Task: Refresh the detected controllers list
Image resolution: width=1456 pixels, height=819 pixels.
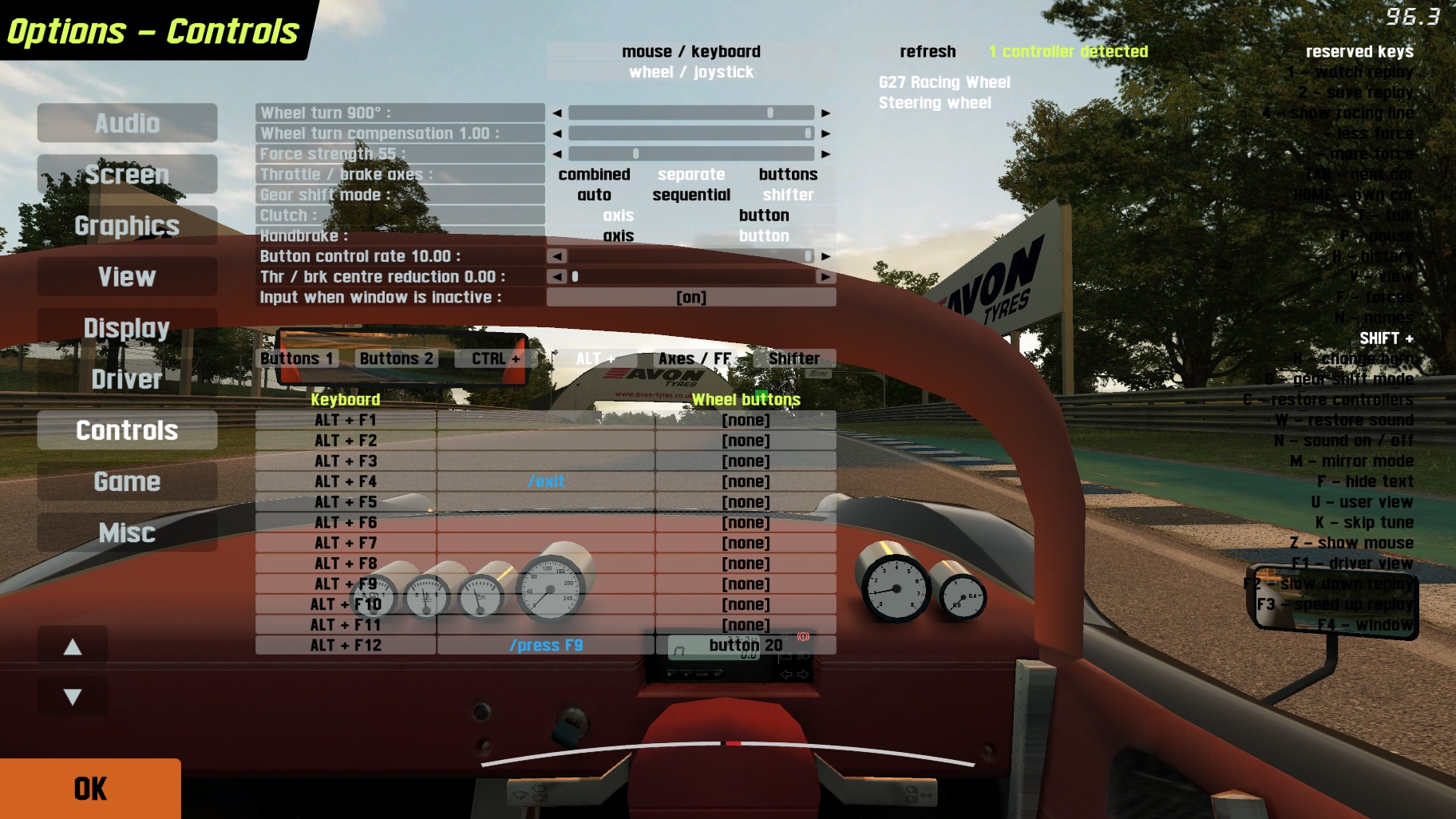Action: (928, 52)
